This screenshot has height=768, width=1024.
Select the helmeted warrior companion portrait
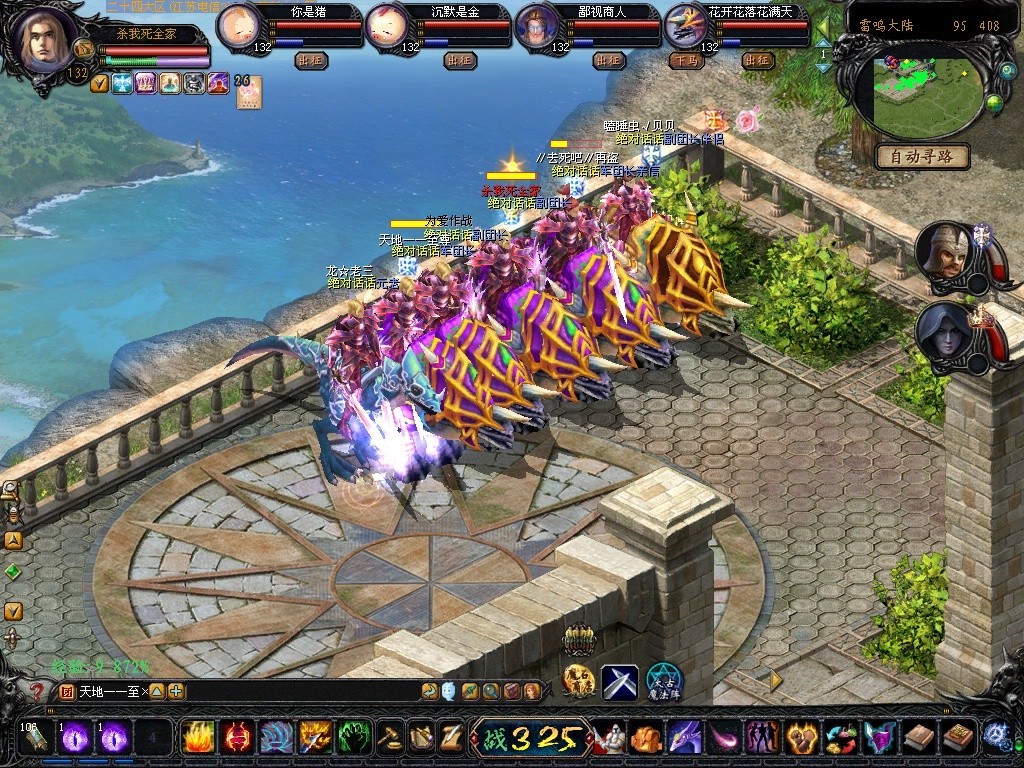941,252
